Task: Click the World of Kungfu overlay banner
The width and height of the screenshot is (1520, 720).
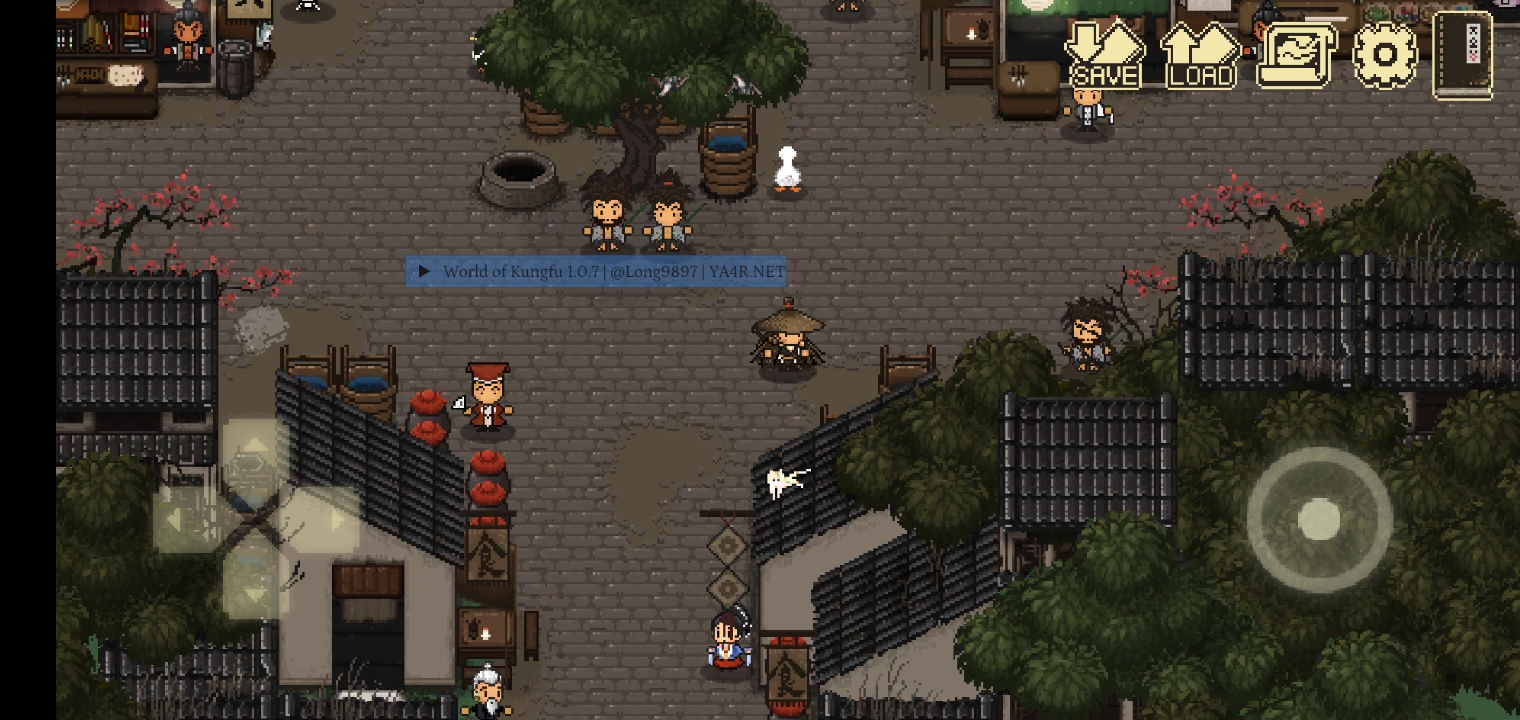Action: (596, 272)
